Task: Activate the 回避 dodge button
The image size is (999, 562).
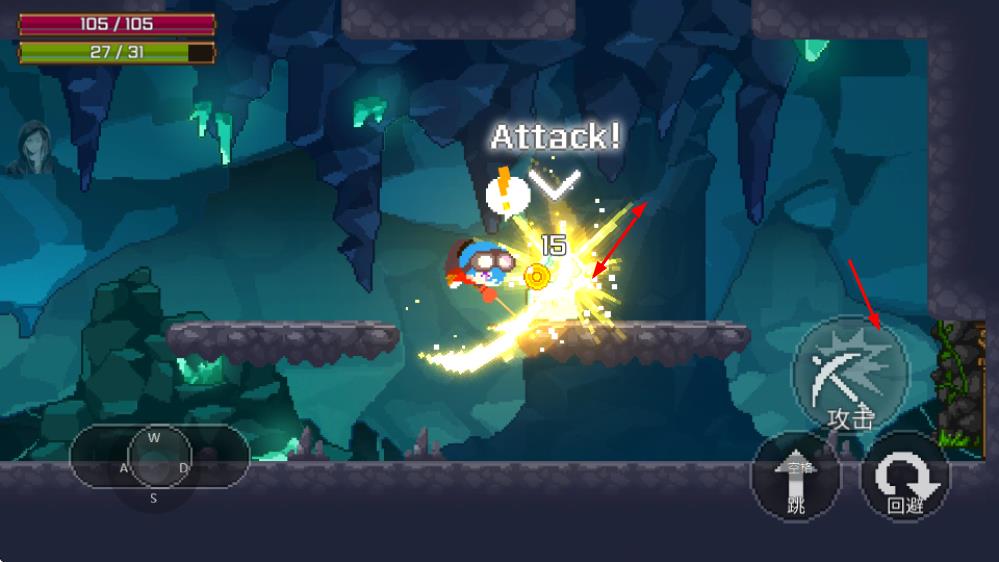Action: click(x=905, y=477)
